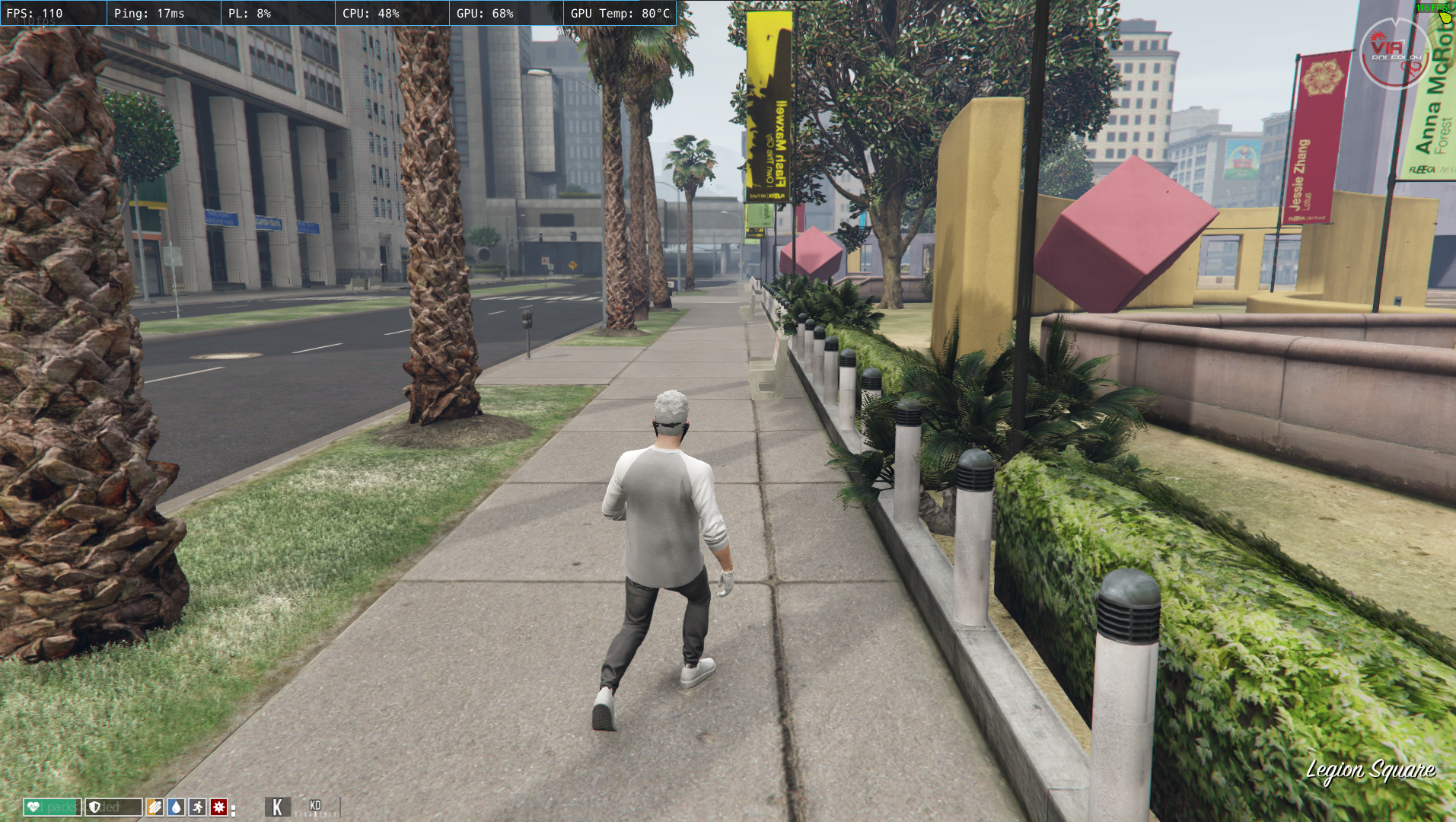Click the blue water droplet thirst icon
The height and width of the screenshot is (822, 1456).
[176, 808]
